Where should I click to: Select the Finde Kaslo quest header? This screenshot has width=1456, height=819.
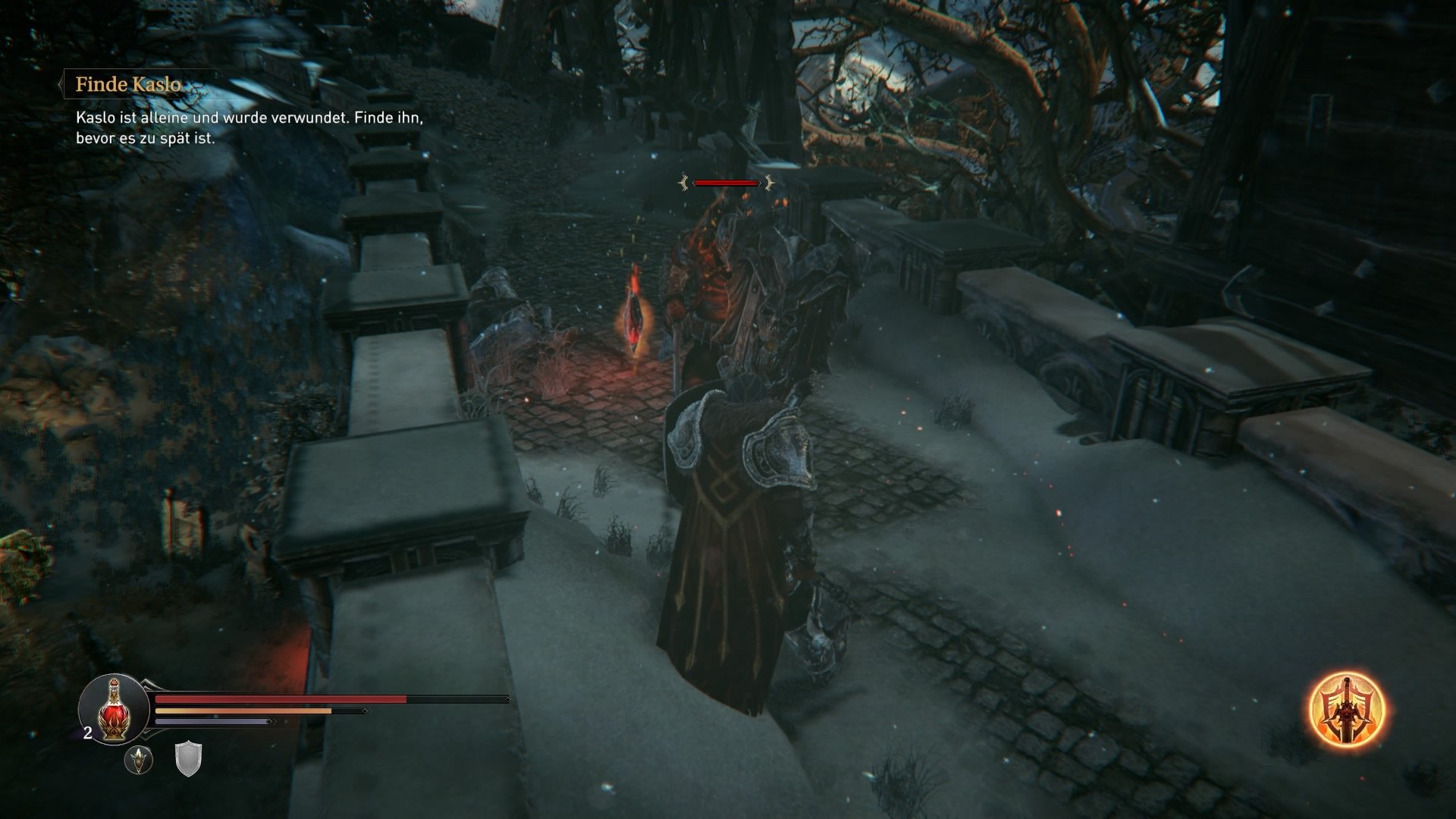click(x=129, y=86)
